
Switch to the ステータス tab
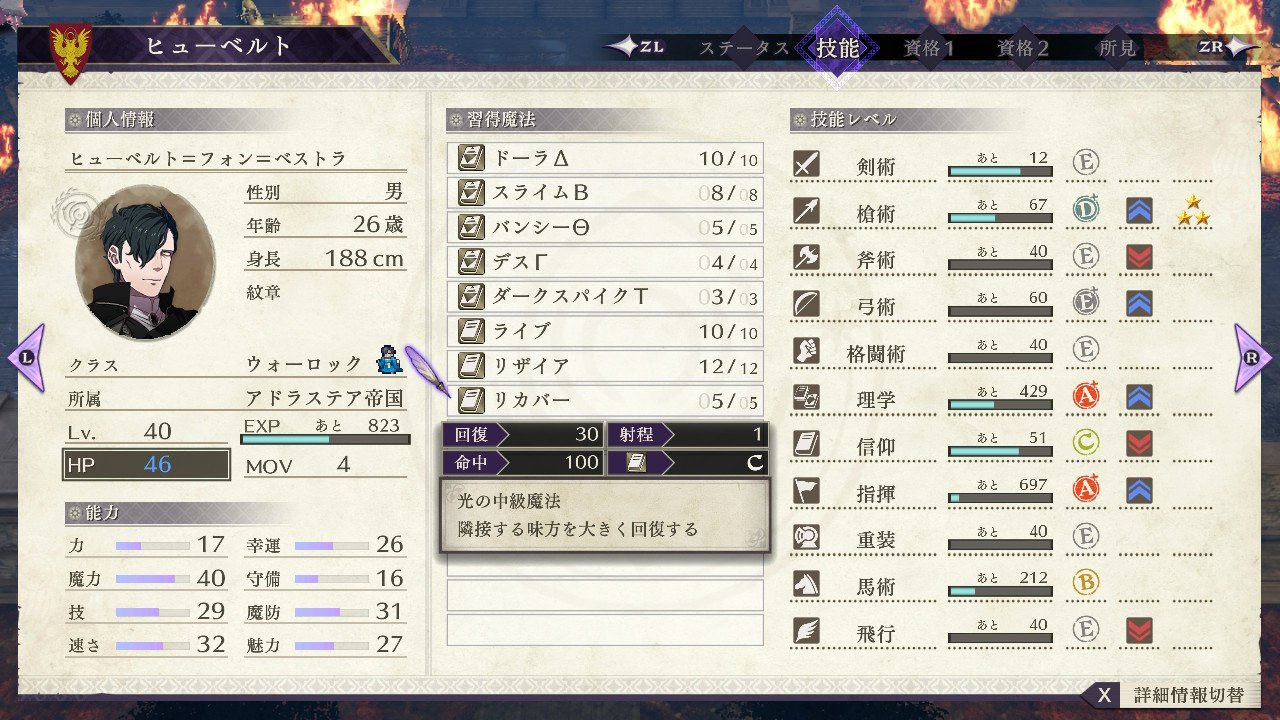pyautogui.click(x=744, y=48)
